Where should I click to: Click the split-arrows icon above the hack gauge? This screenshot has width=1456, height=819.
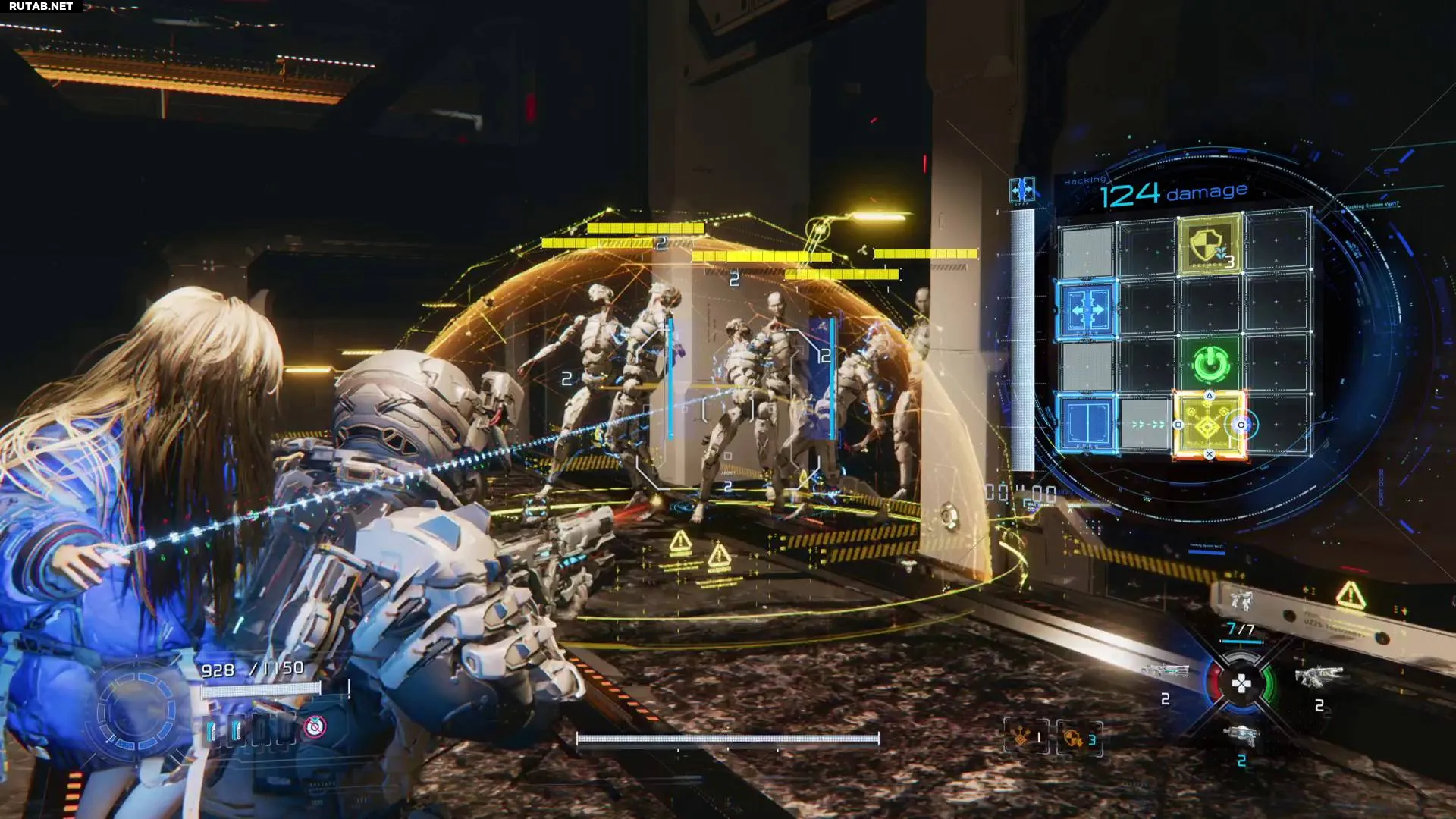point(1022,190)
